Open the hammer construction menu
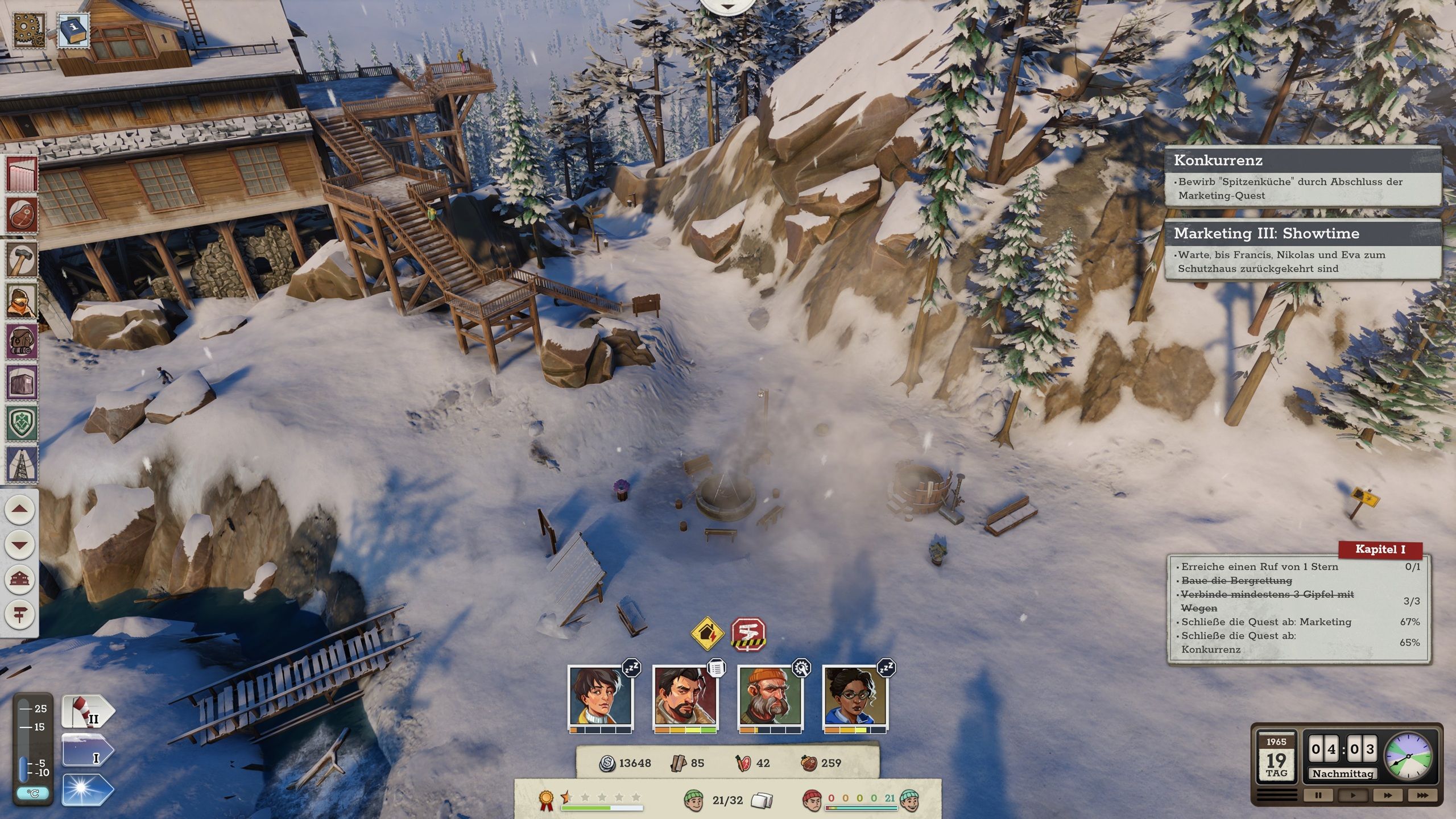Screen dimensions: 1456x819 click(x=22, y=259)
